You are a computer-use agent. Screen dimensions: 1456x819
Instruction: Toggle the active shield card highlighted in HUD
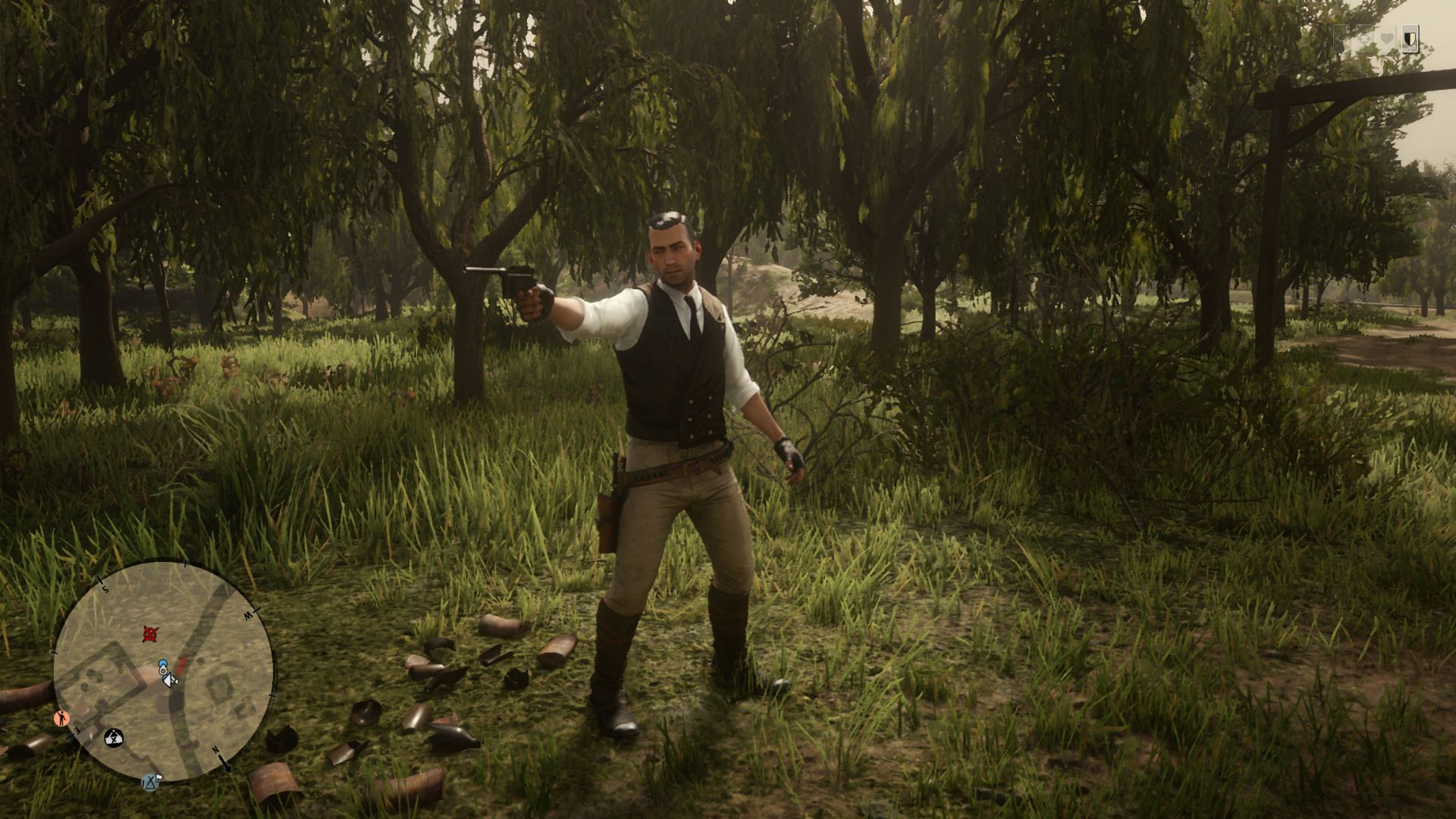[1410, 39]
